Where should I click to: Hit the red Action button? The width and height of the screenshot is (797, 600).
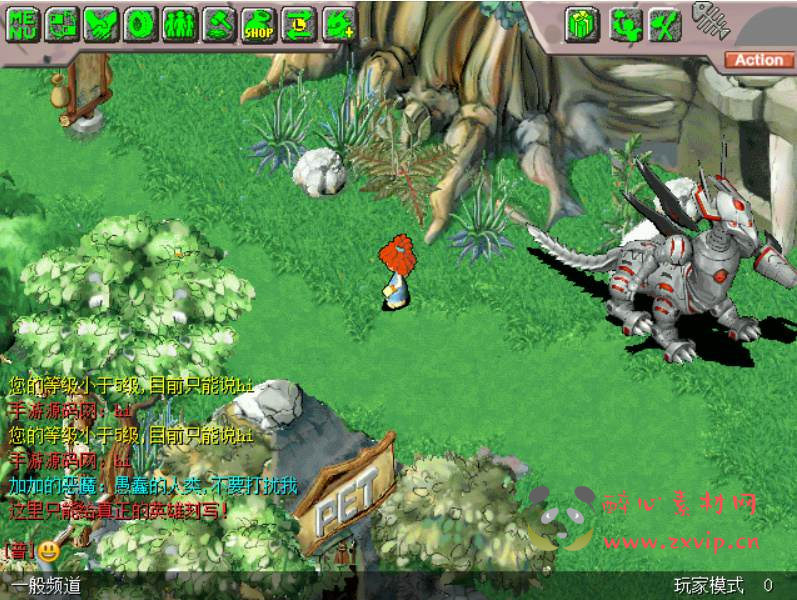pyautogui.click(x=758, y=60)
